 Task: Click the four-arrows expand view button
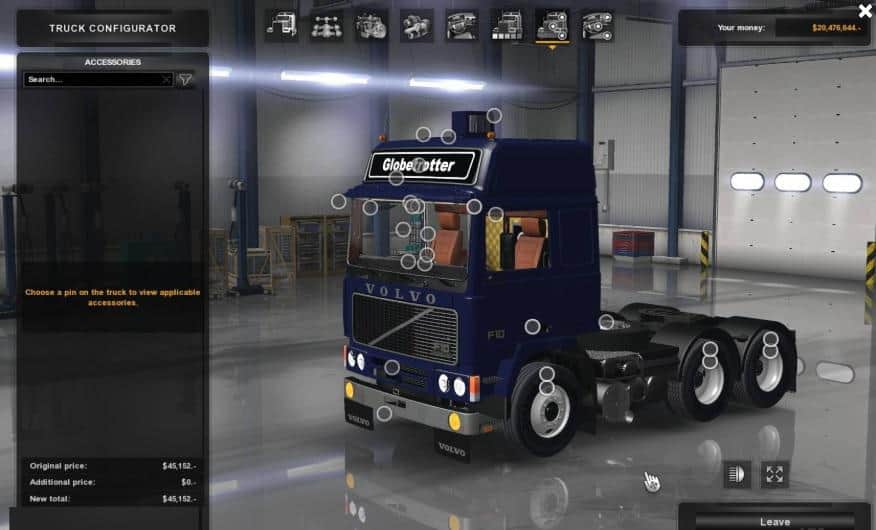(x=774, y=474)
